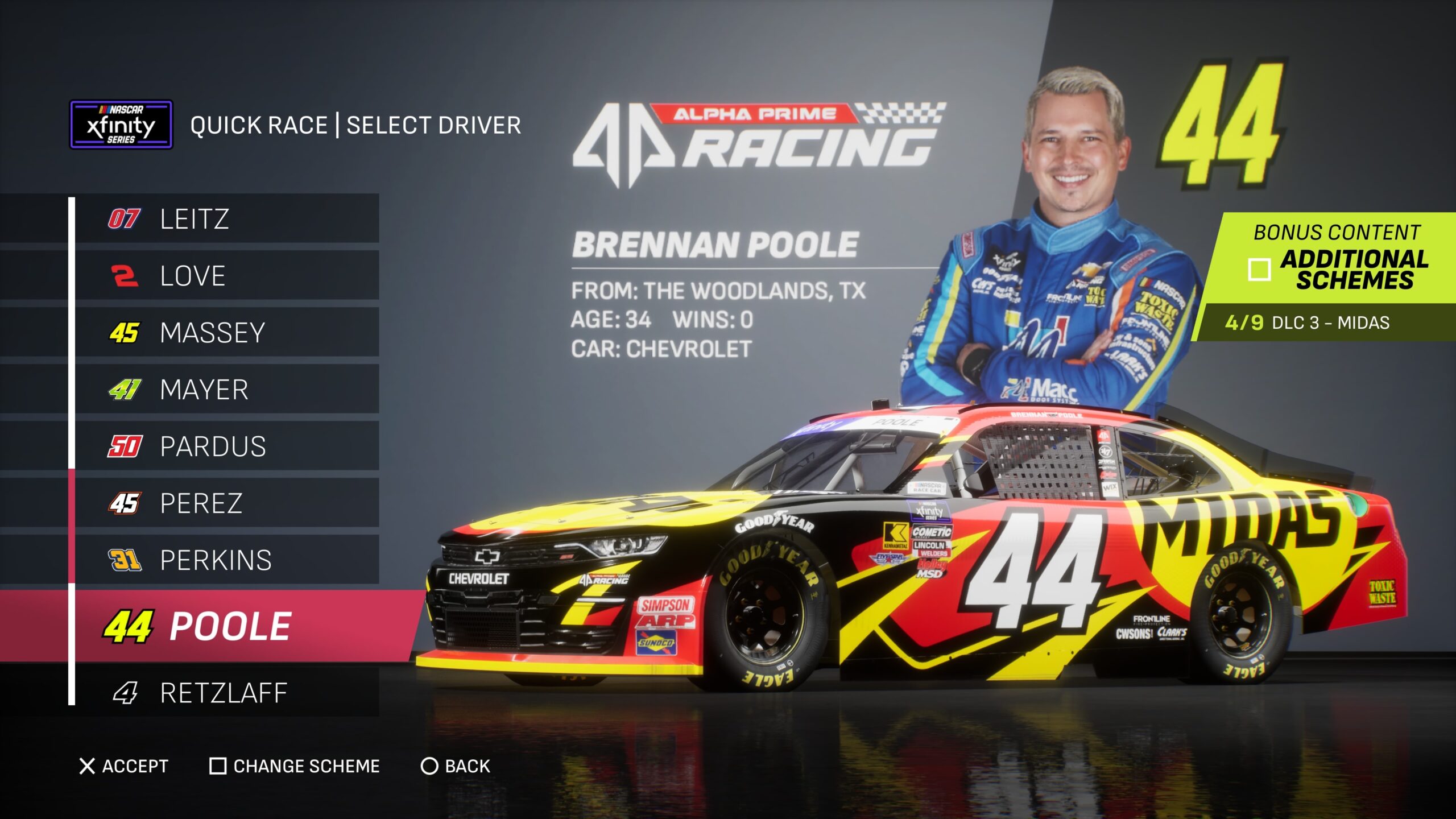The height and width of the screenshot is (819, 1456).
Task: Change the car paint scheme
Action: (x=295, y=766)
